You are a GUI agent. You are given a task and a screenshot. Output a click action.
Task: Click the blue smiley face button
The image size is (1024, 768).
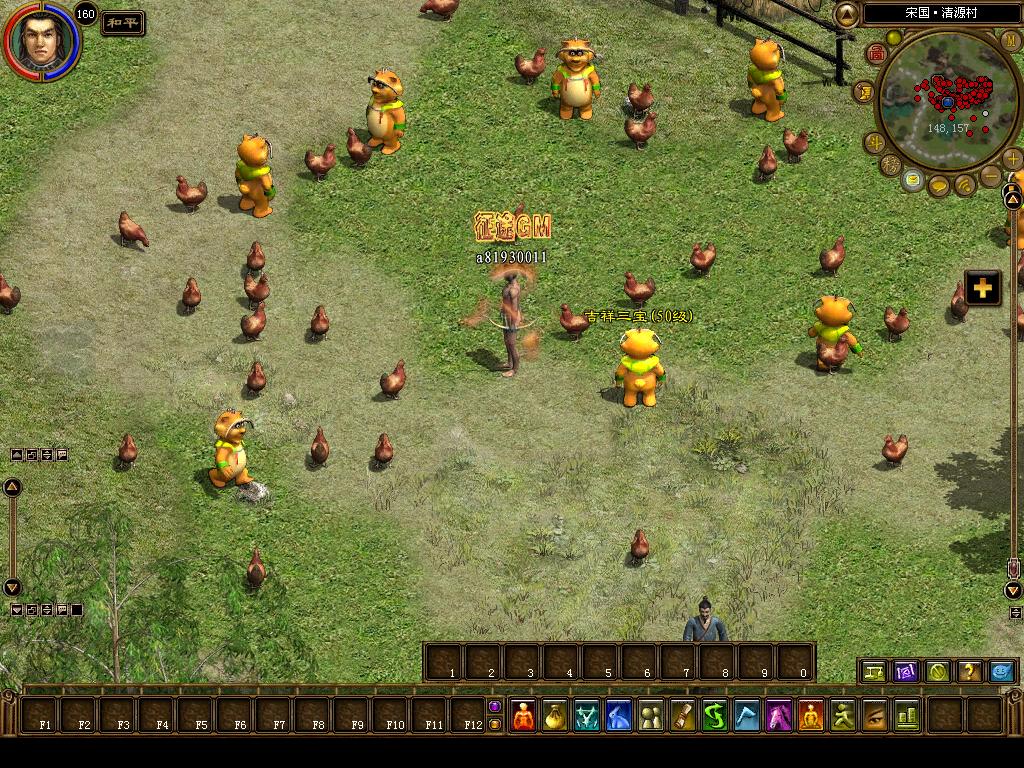pos(1001,672)
